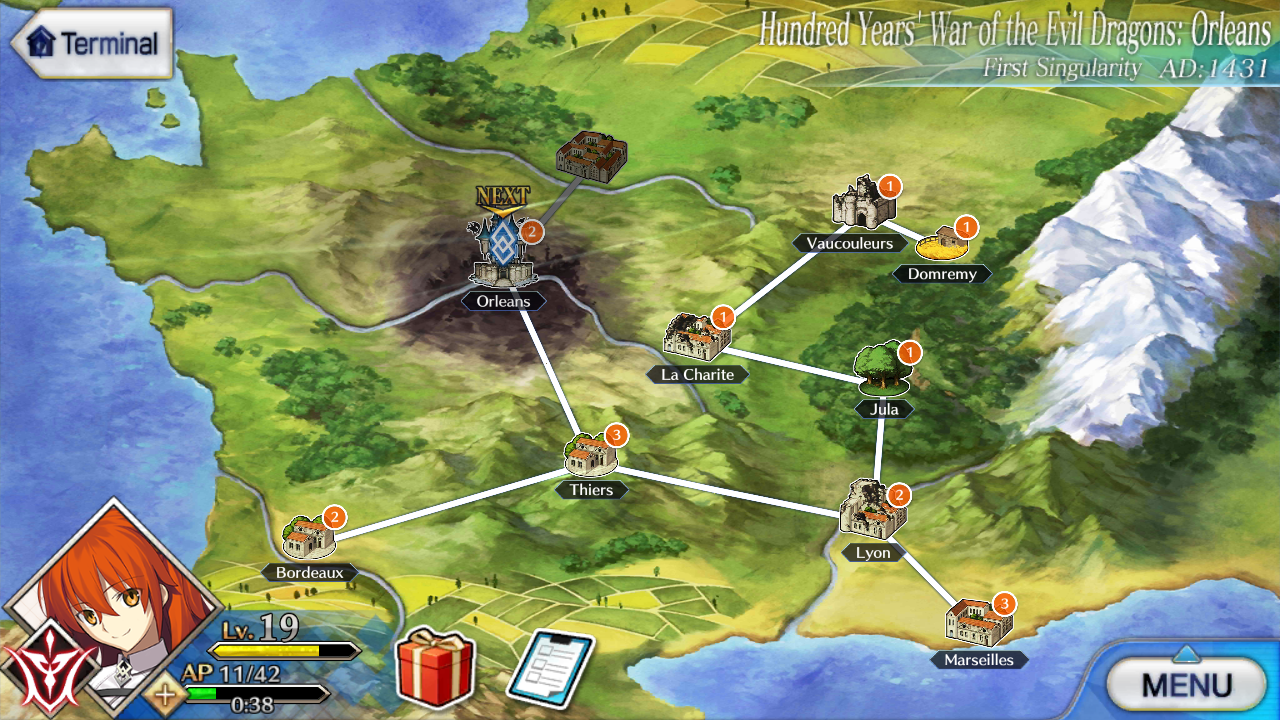Select the Bordeaux town node

tap(309, 537)
